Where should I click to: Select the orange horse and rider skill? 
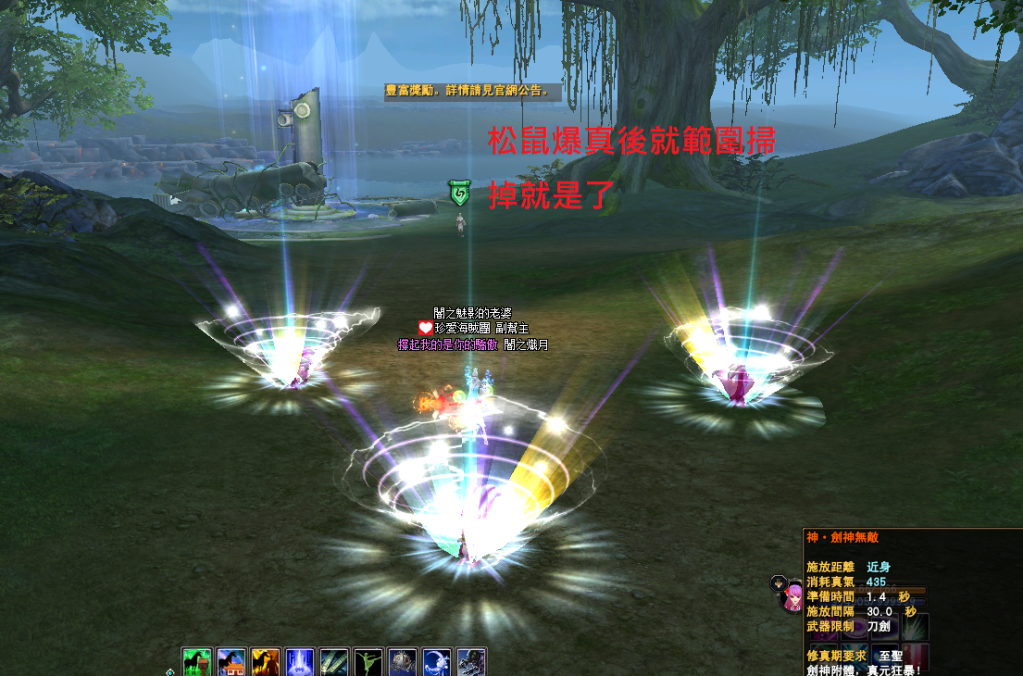tap(266, 662)
